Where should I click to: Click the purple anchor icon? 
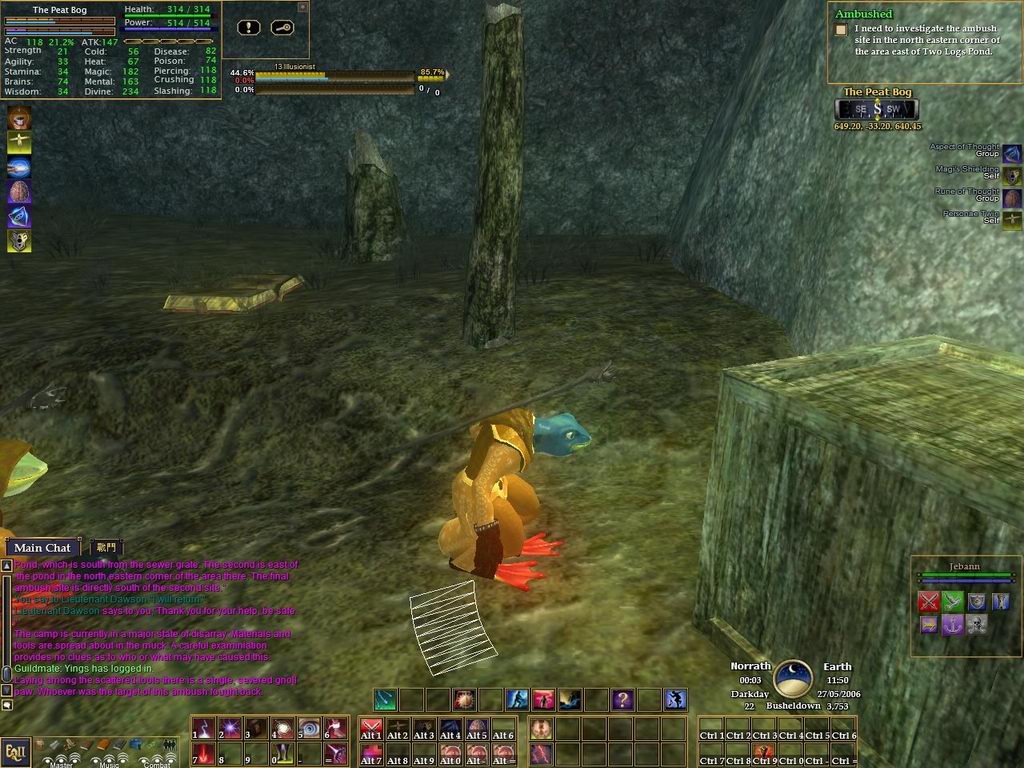tap(952, 624)
